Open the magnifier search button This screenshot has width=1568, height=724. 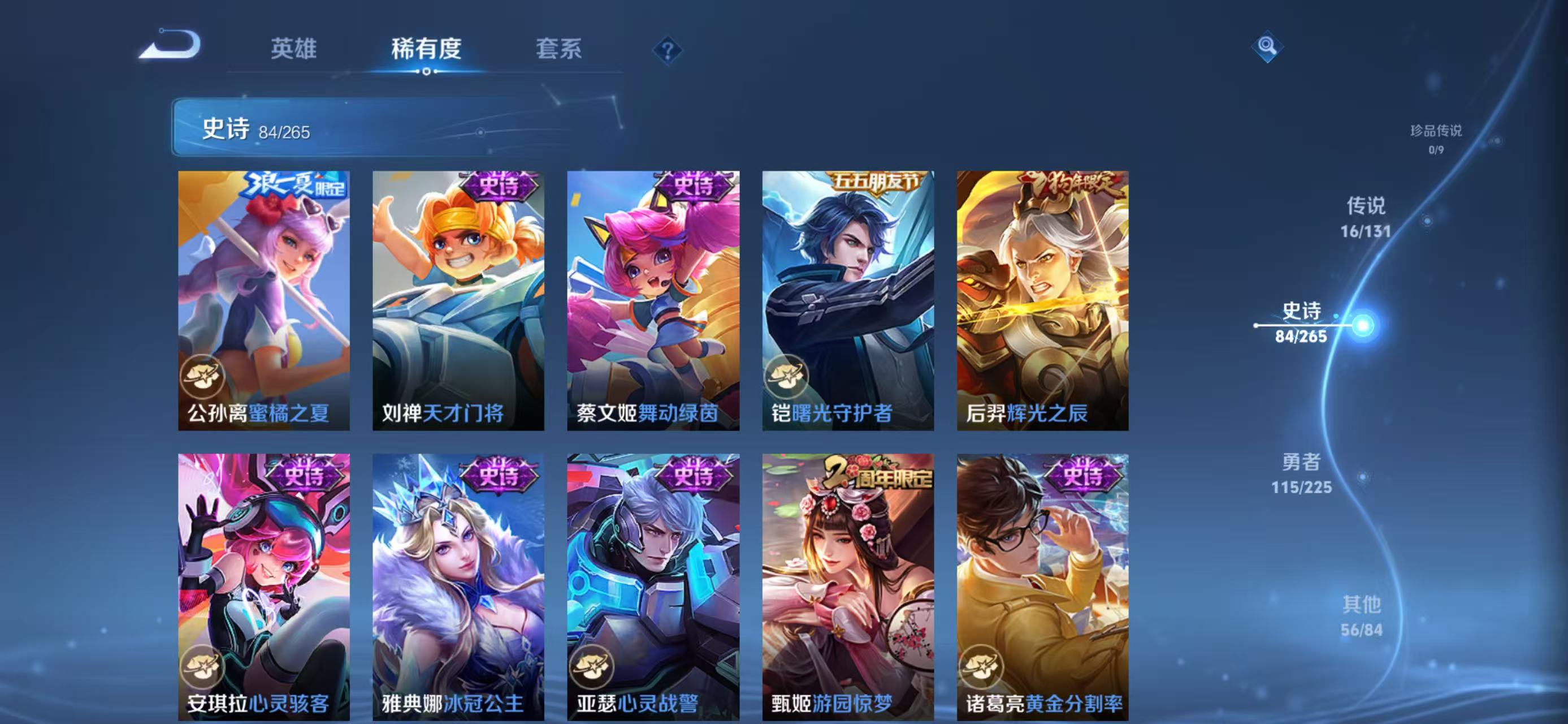1267,46
